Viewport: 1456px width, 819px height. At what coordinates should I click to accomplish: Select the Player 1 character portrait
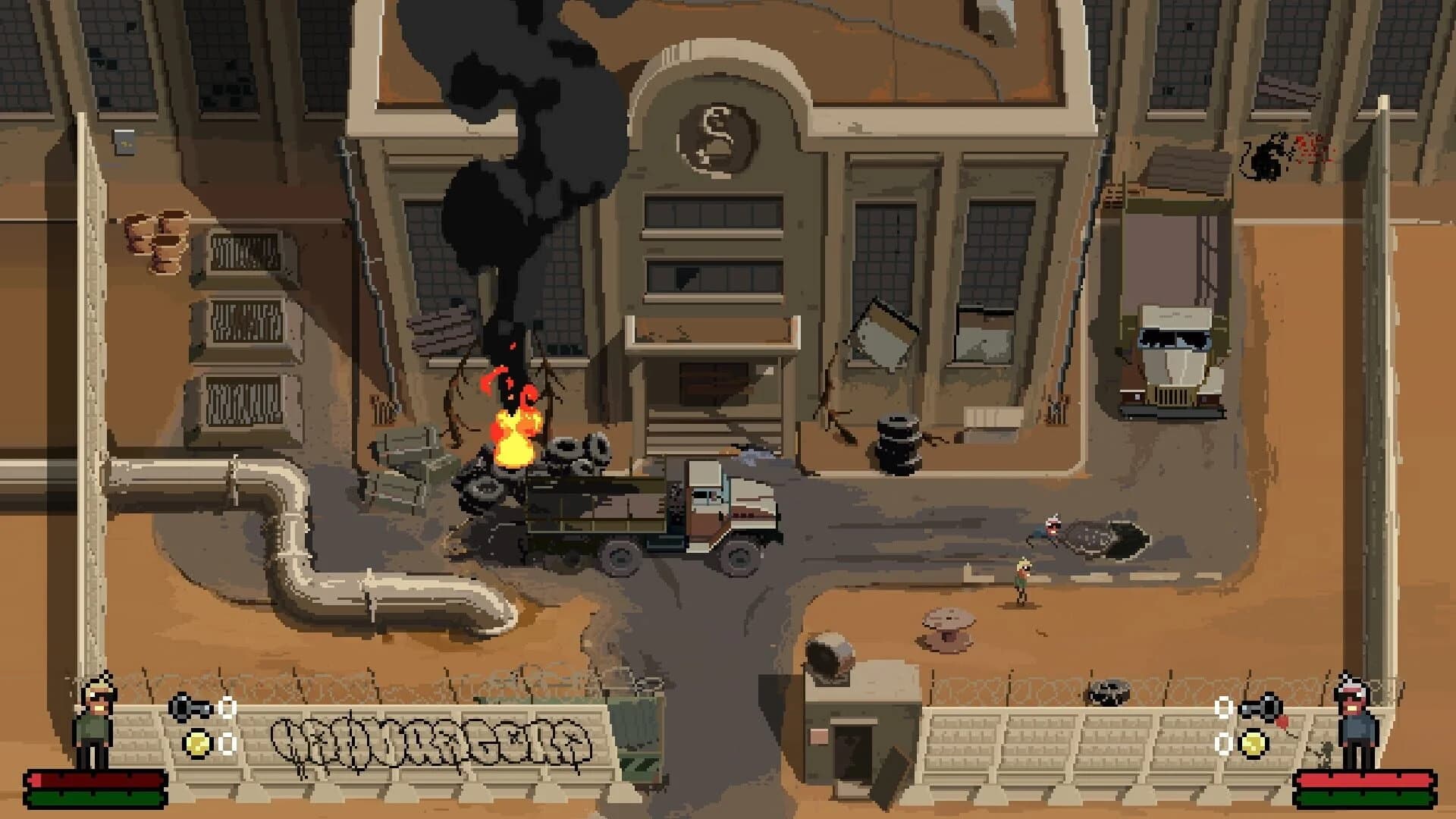click(x=93, y=720)
